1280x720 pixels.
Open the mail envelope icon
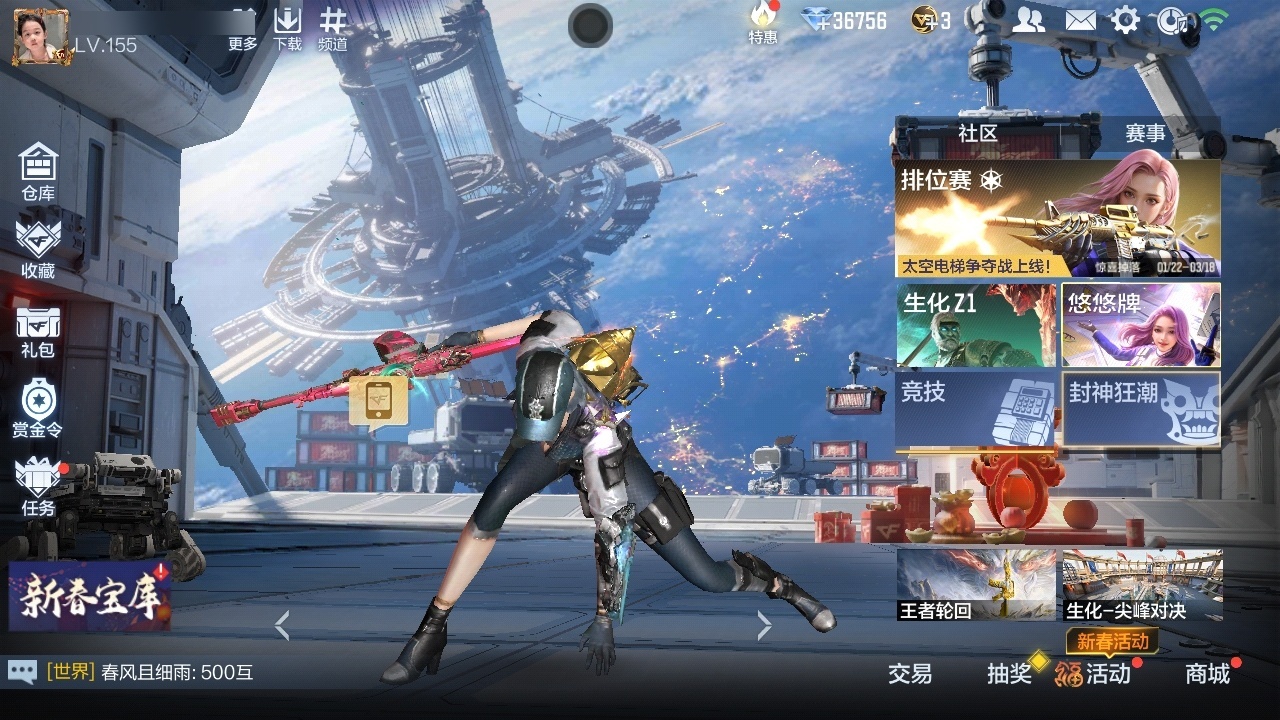click(1080, 20)
